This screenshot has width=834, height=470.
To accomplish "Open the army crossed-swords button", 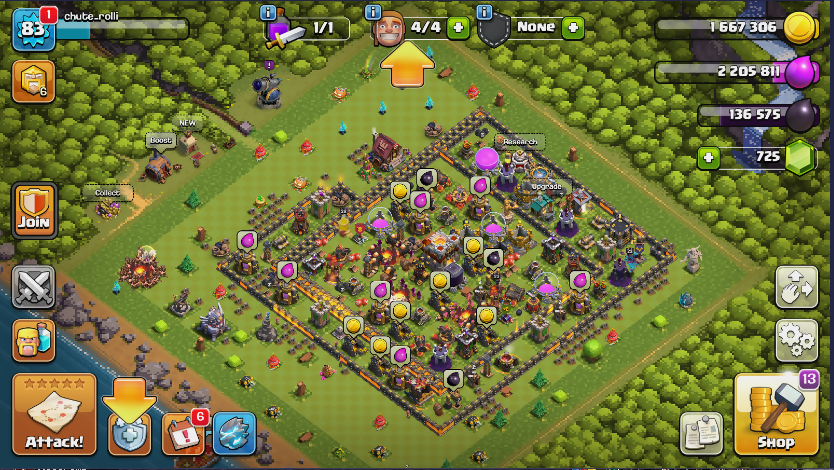I will [x=33, y=286].
